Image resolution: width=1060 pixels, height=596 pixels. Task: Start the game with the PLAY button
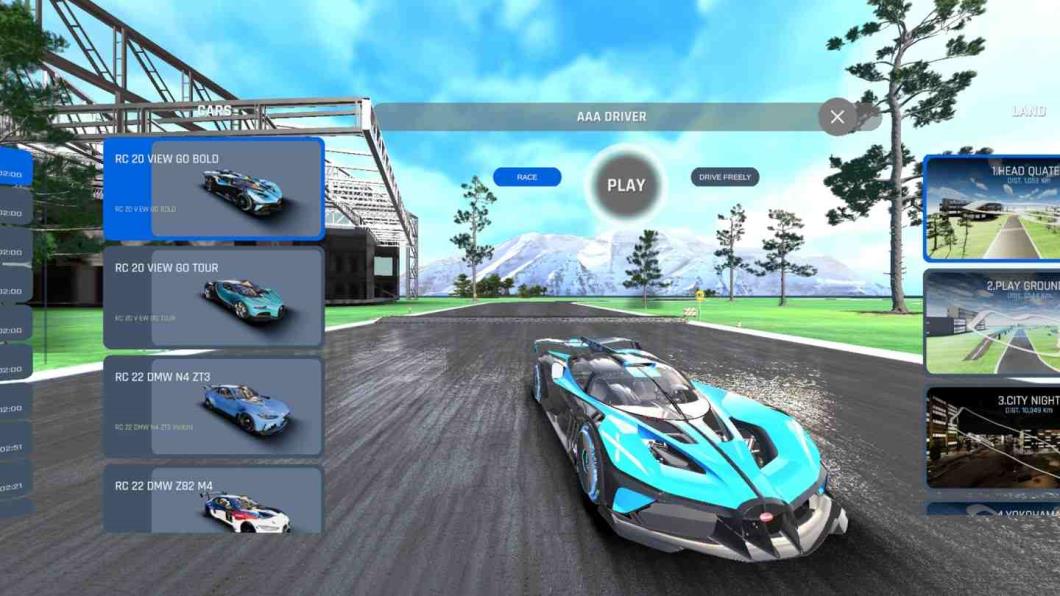point(626,185)
